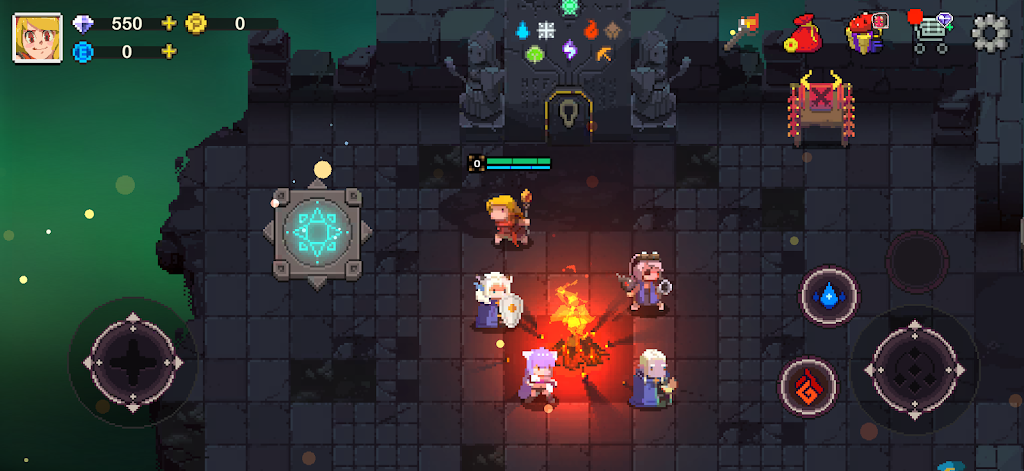Activate the blue water drop skill
The width and height of the screenshot is (1024, 471).
pos(828,295)
